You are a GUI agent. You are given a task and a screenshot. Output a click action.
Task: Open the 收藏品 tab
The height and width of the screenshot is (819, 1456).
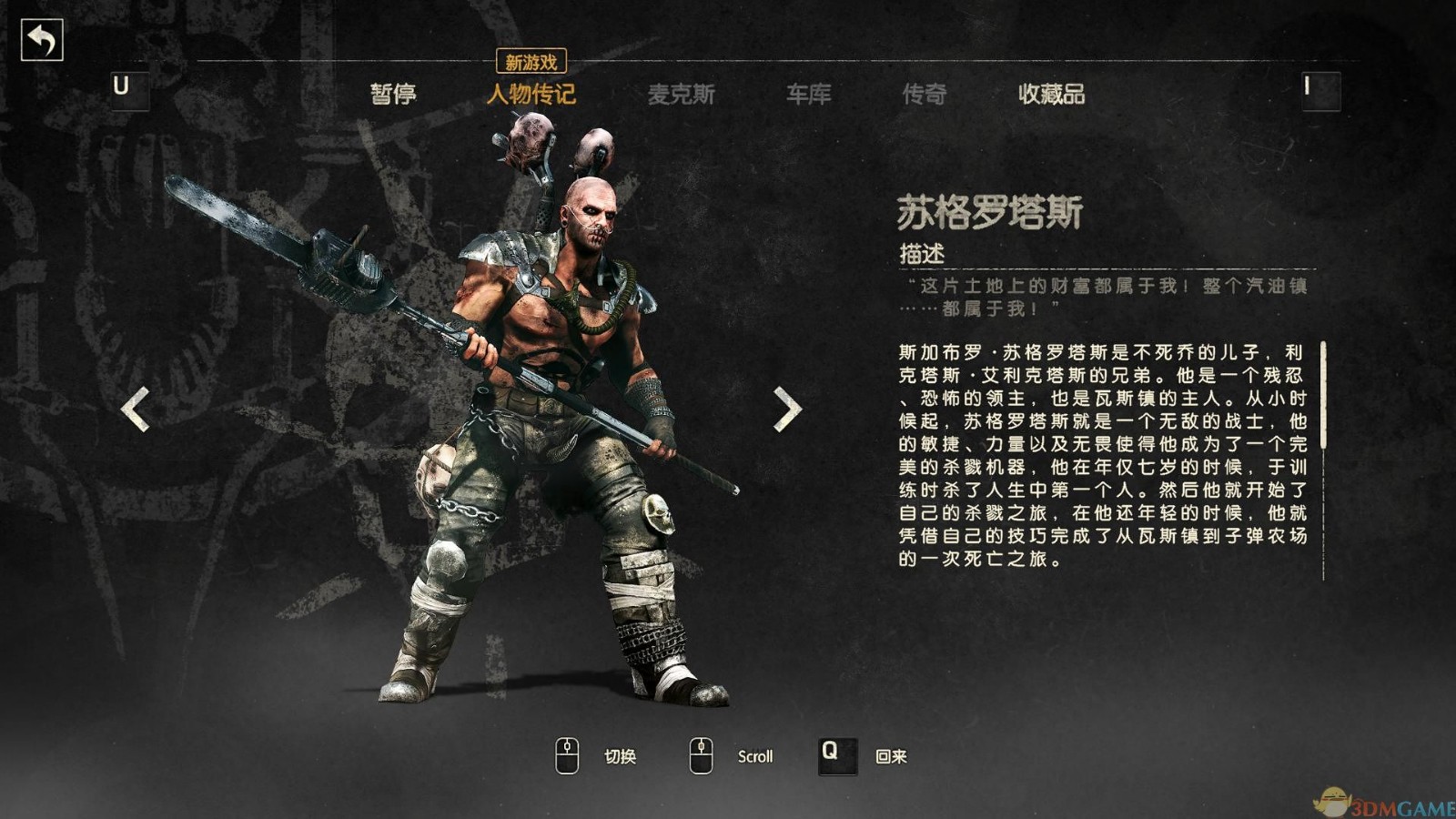1054,93
